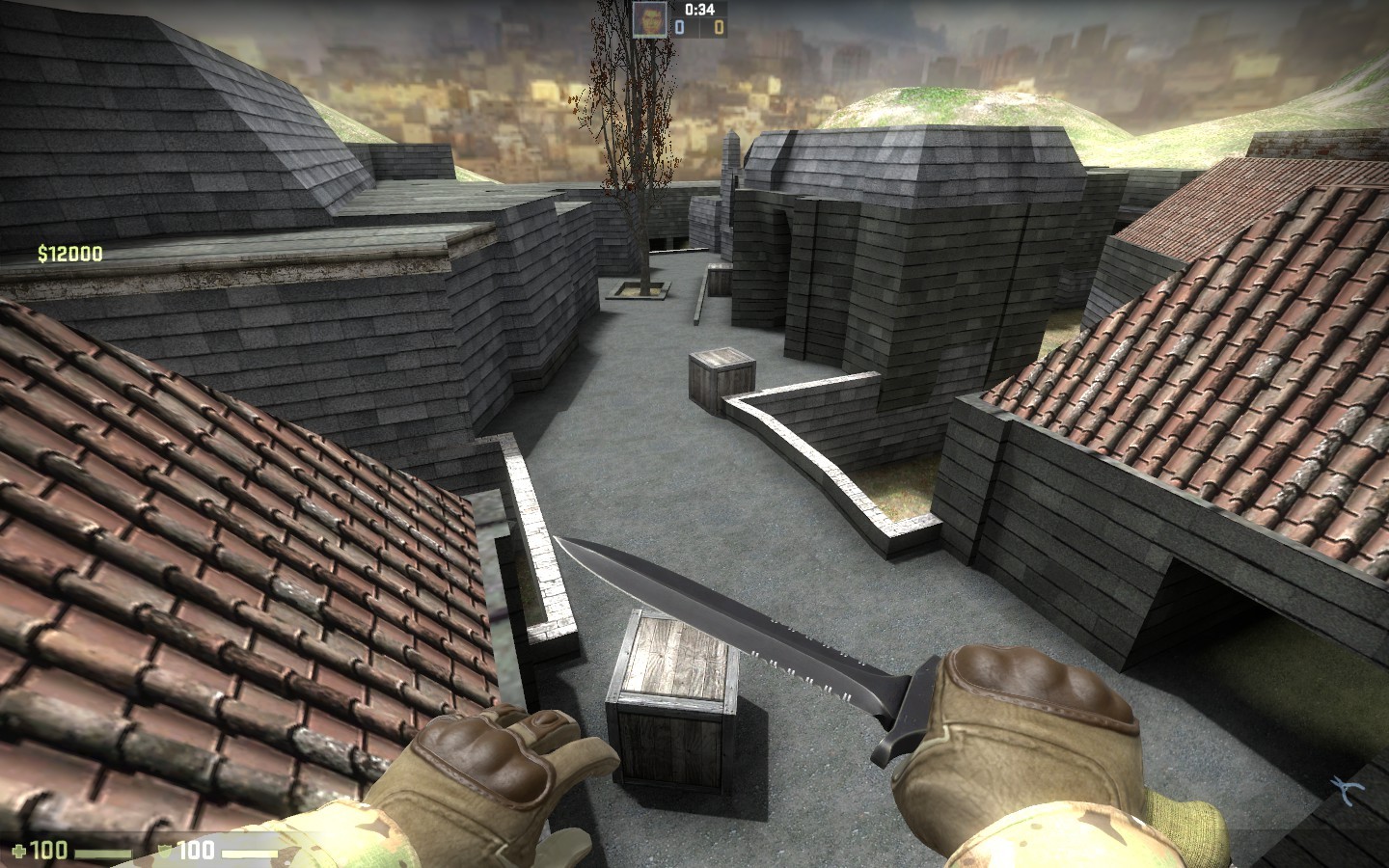
Task: Click the health value reading 100
Action: (48, 851)
